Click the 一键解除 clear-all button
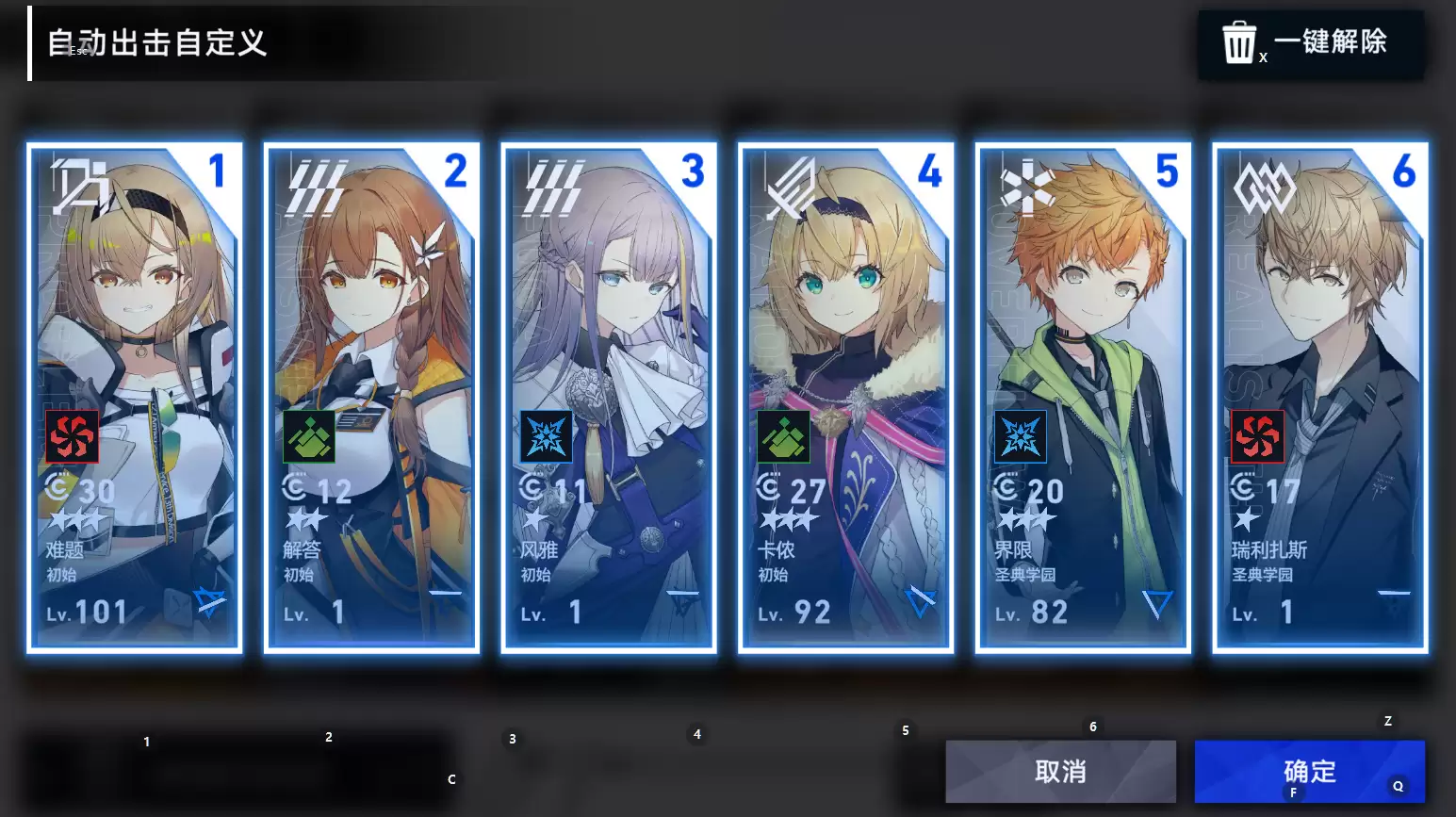Image resolution: width=1456 pixels, height=817 pixels. (1310, 43)
